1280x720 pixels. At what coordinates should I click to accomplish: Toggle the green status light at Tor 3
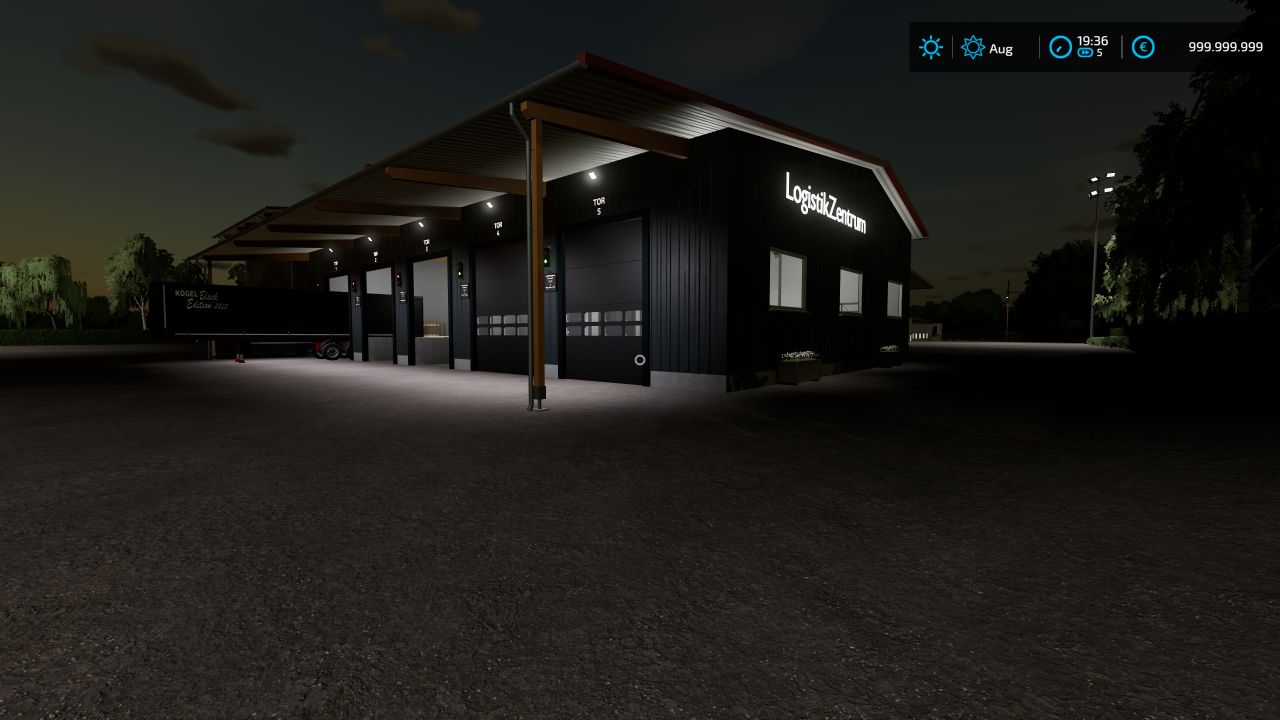(399, 278)
